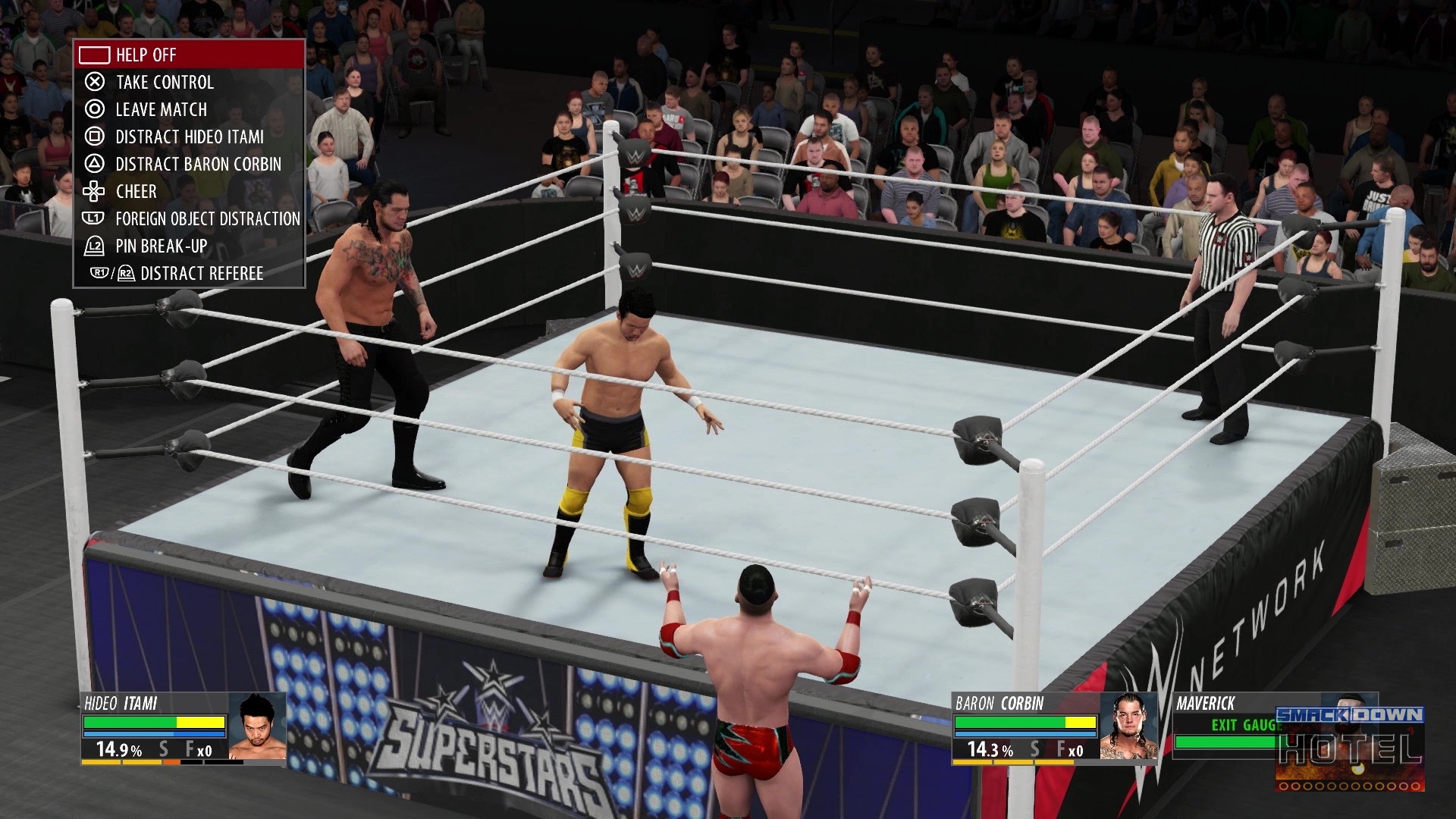Toggle the Help Off entry
The height and width of the screenshot is (819, 1456).
click(189, 55)
